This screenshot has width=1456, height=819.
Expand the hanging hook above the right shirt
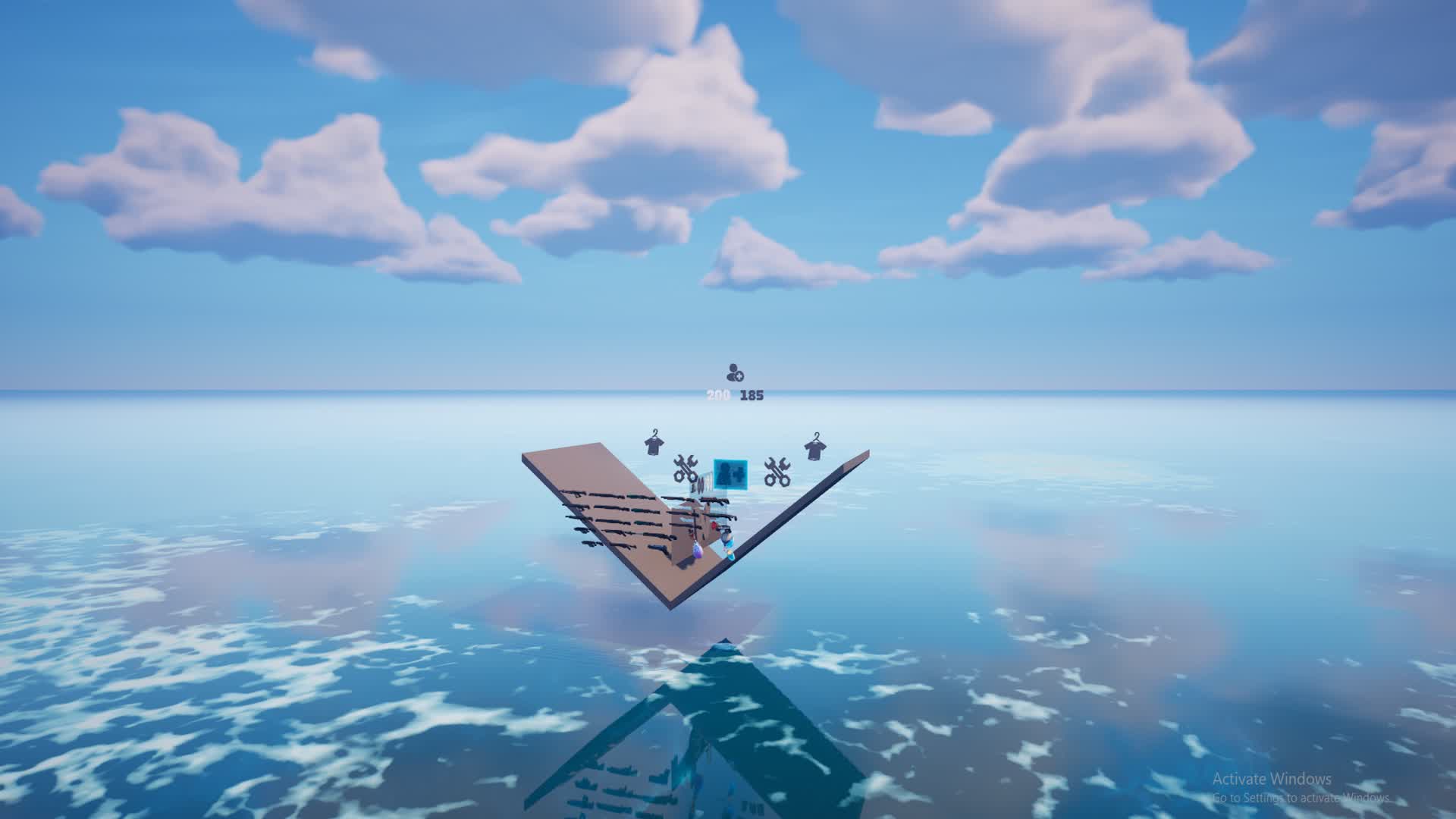pos(817,435)
